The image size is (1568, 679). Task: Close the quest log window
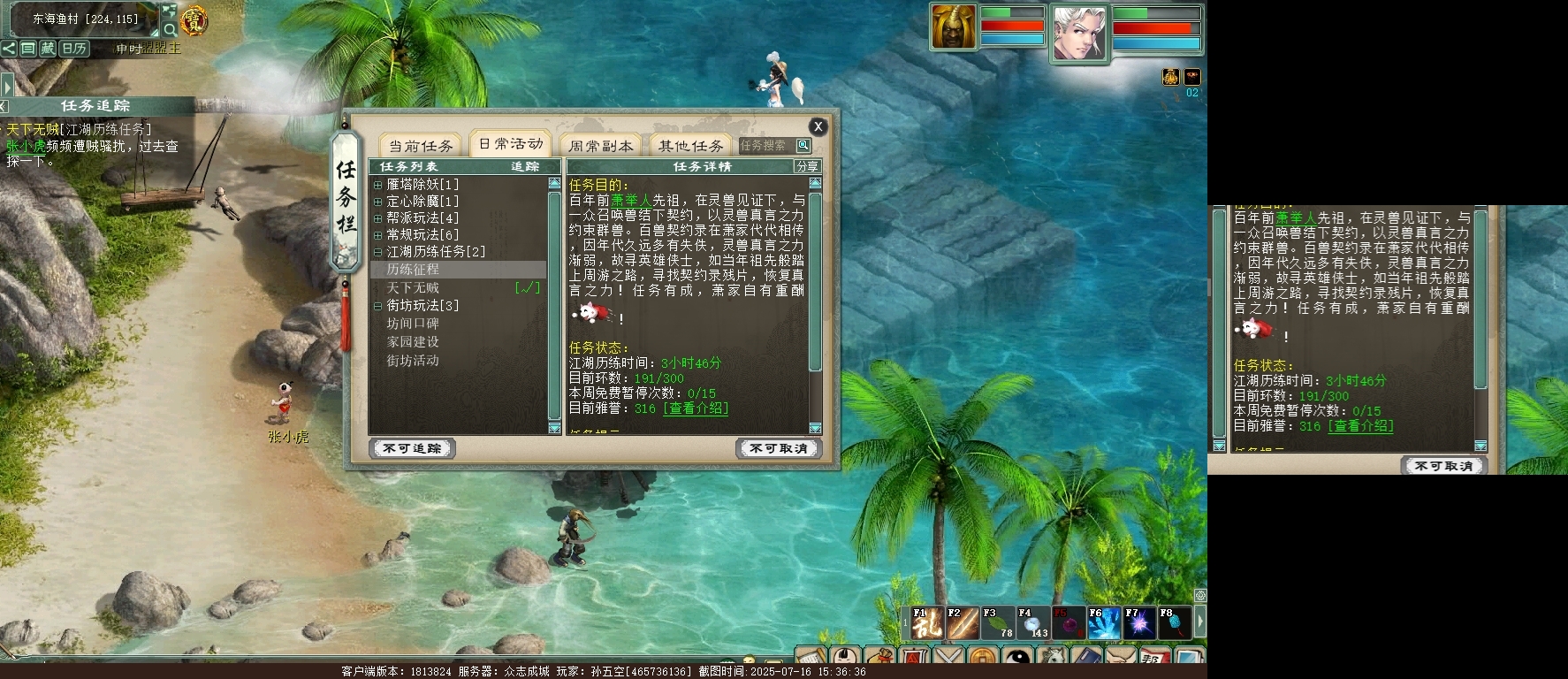pyautogui.click(x=818, y=126)
